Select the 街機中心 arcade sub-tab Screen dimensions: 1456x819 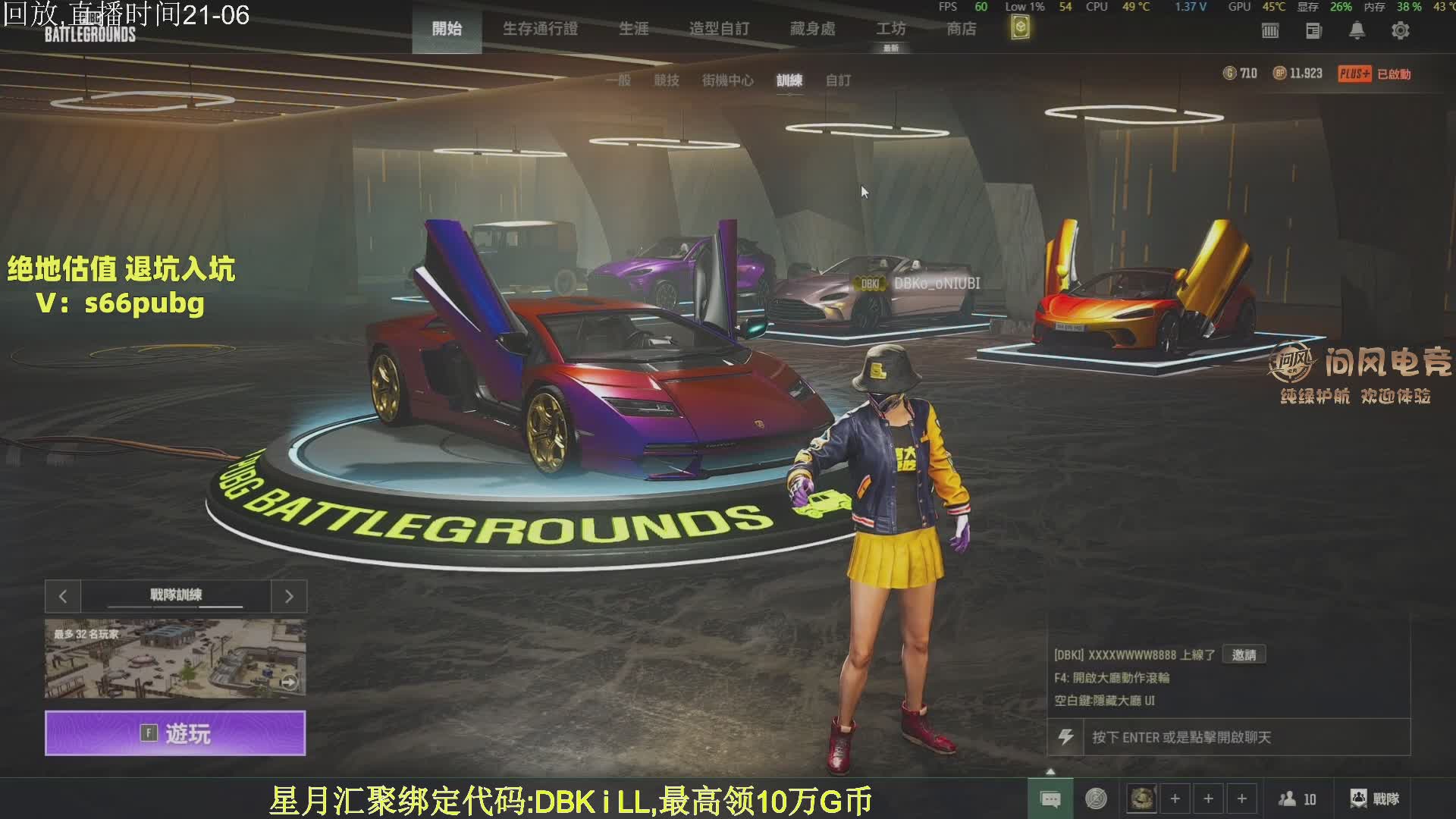point(727,80)
